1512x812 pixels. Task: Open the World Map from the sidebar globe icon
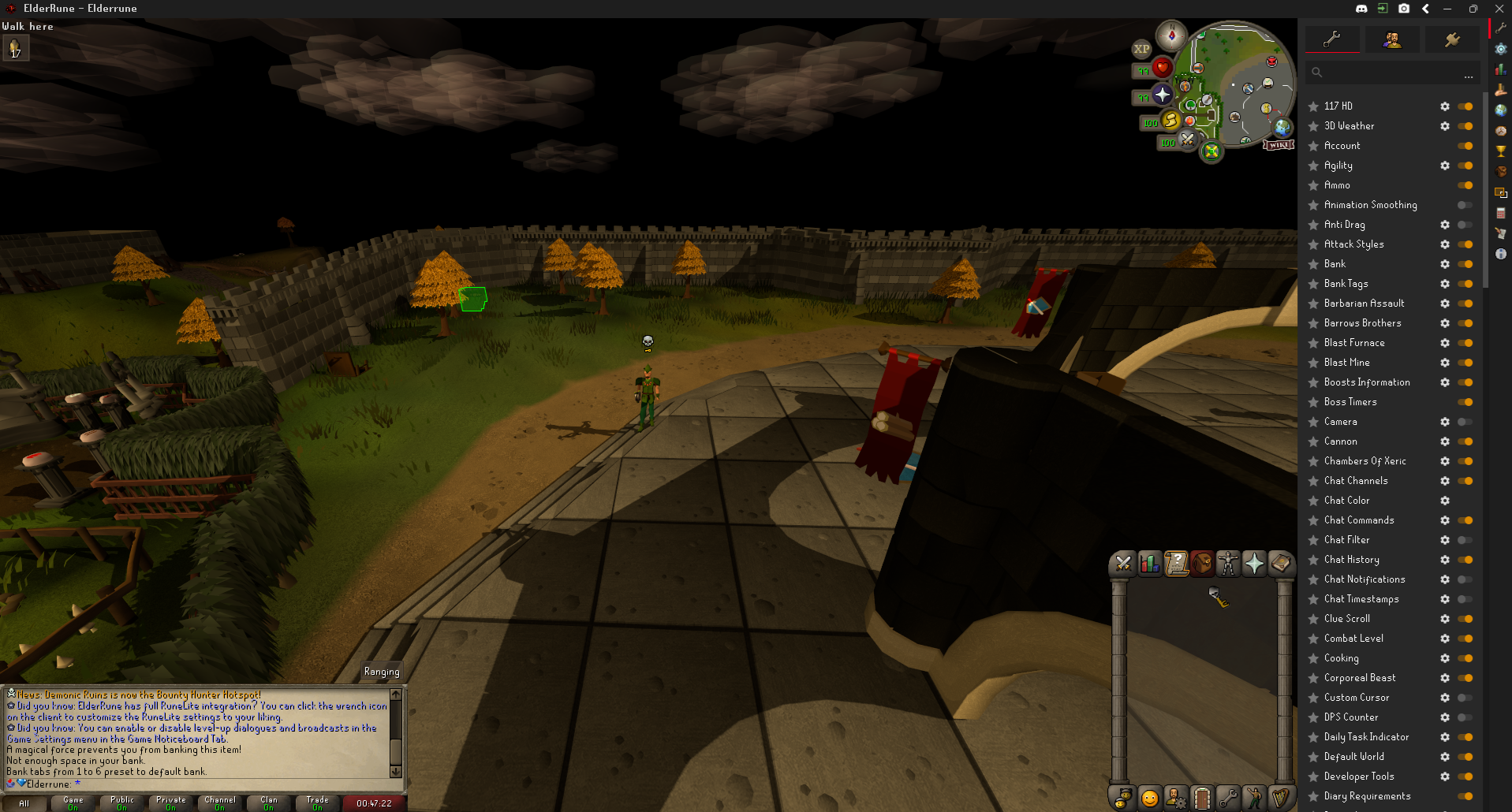pyautogui.click(x=1500, y=110)
